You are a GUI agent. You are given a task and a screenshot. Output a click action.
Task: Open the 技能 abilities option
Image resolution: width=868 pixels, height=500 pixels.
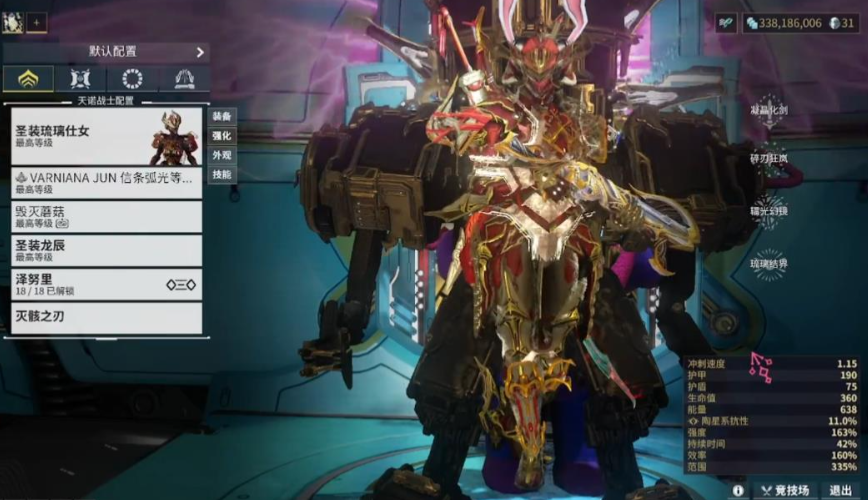(x=221, y=175)
